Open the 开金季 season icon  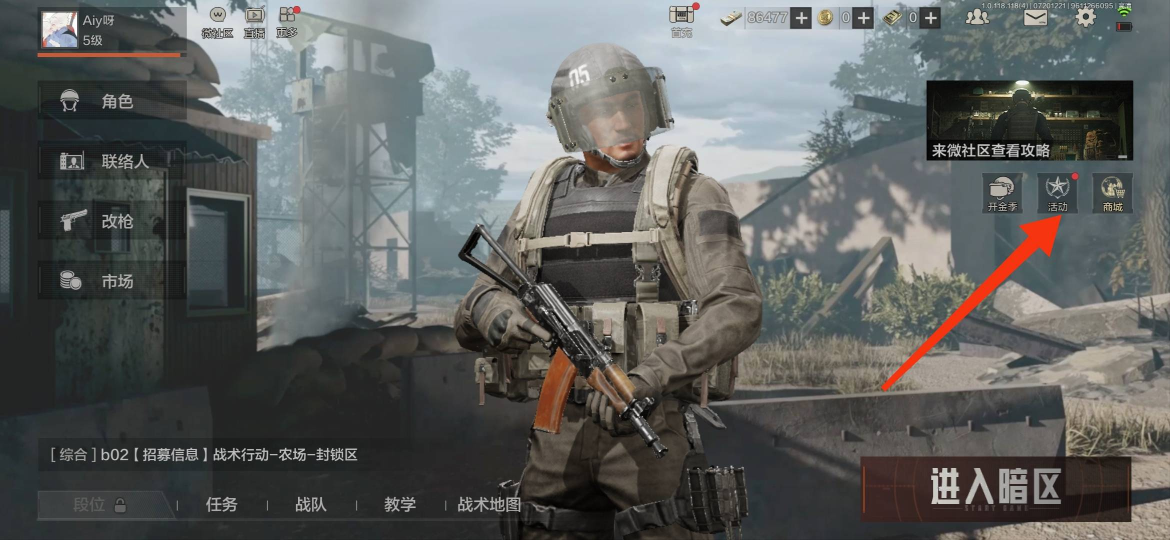(x=1001, y=192)
